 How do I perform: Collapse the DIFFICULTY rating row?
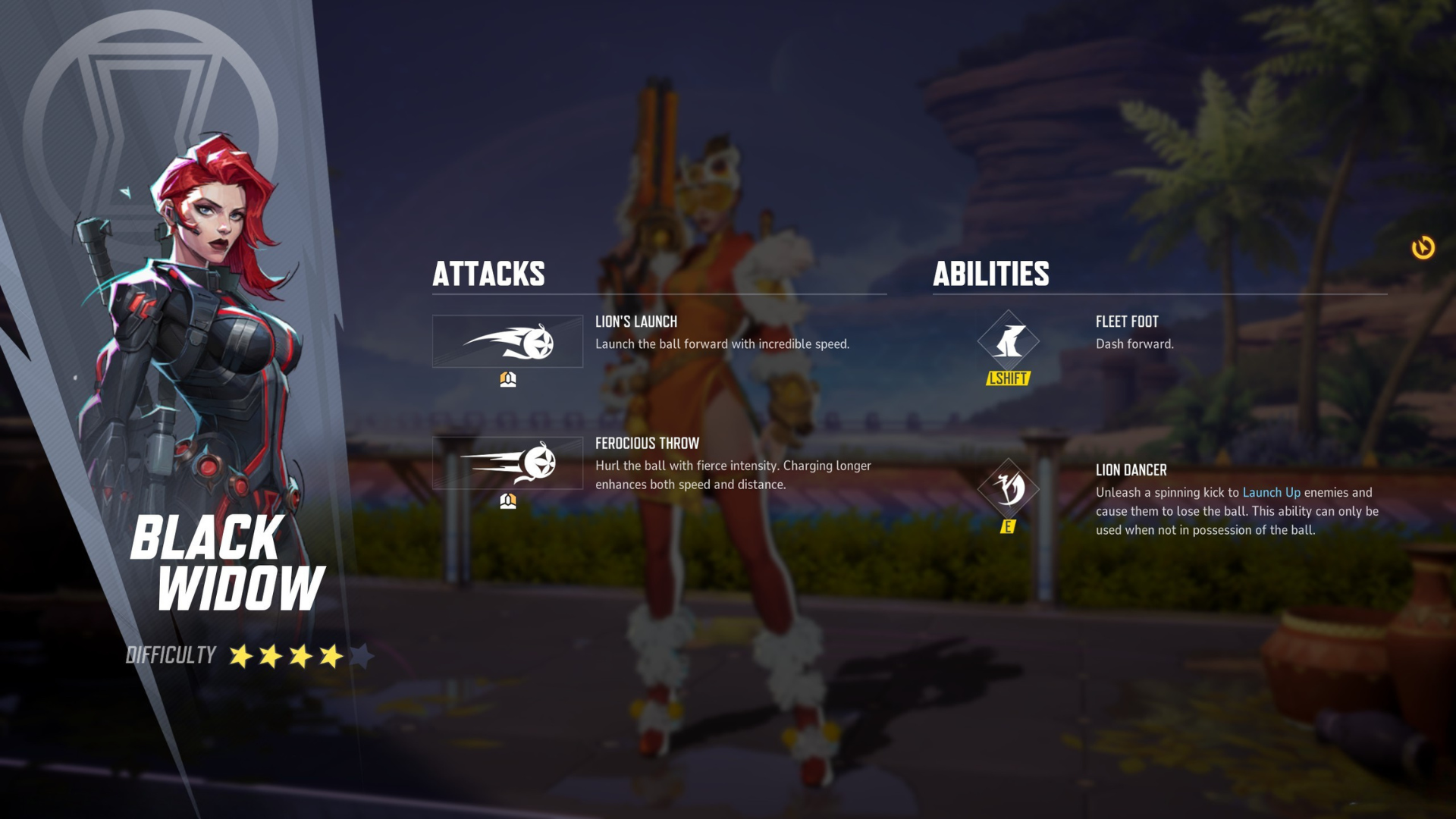coord(171,655)
